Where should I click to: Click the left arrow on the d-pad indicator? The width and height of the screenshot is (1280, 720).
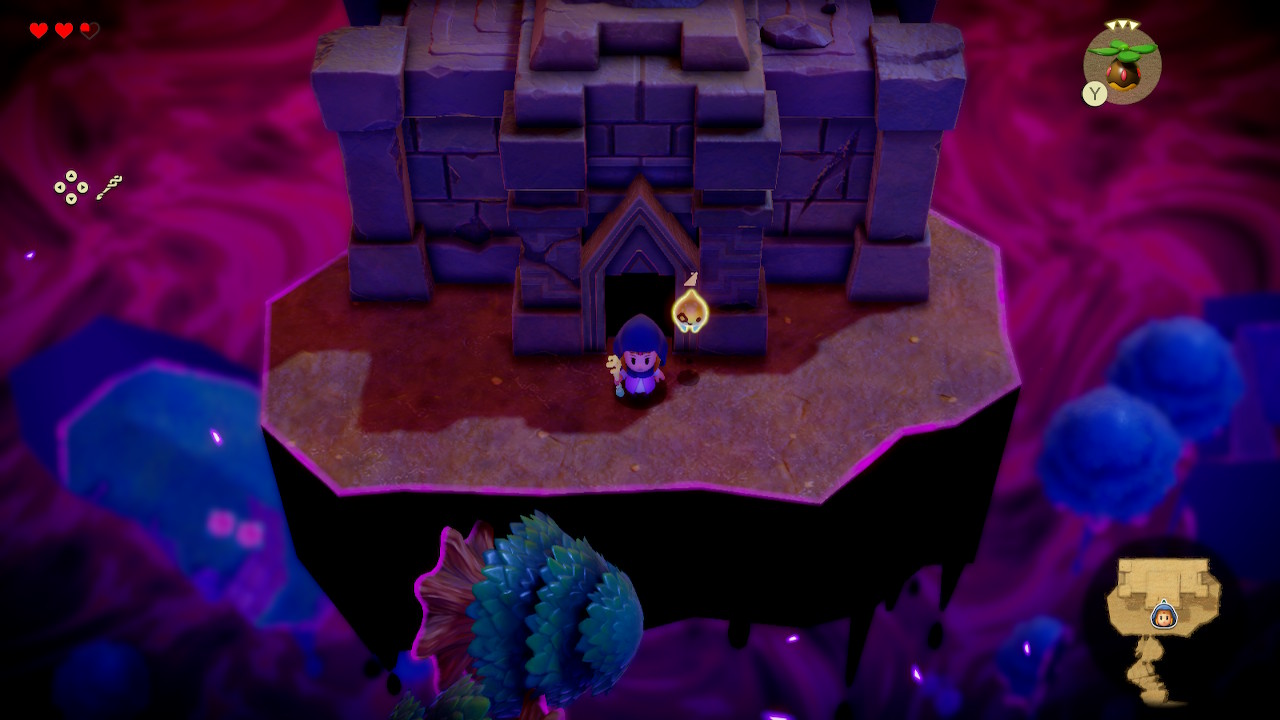pyautogui.click(x=60, y=187)
